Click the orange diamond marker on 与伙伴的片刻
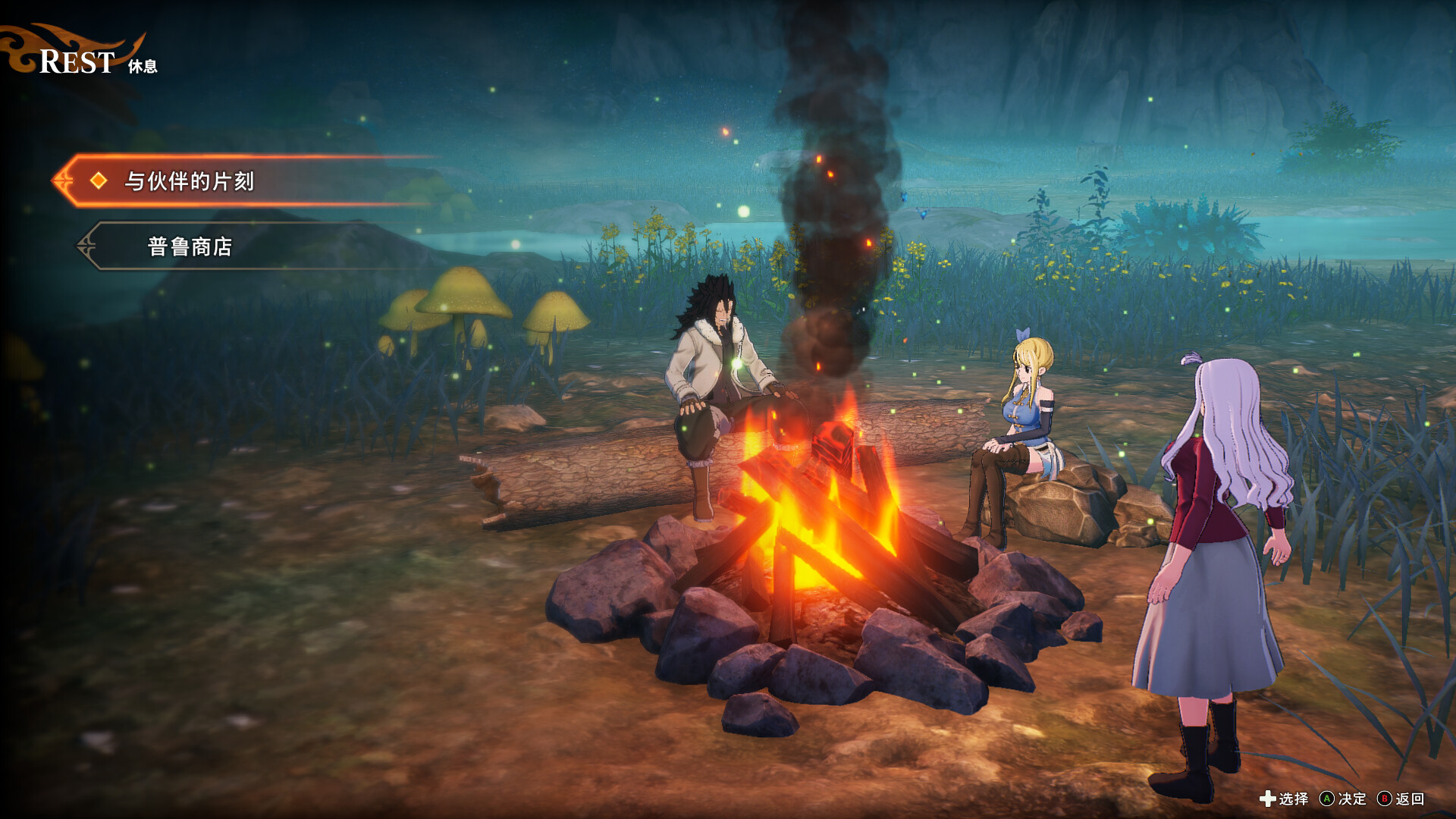Image resolution: width=1456 pixels, height=819 pixels. point(97,182)
